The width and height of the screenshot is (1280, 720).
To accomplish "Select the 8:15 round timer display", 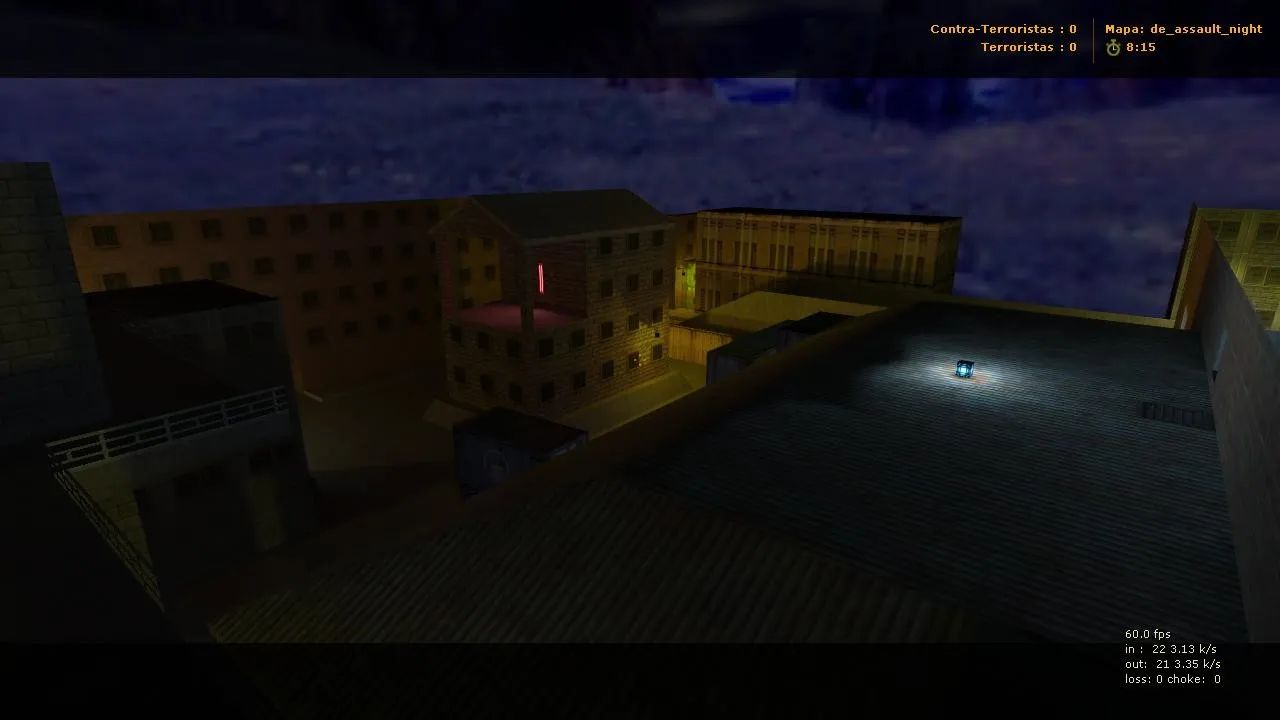I will click(x=1140, y=47).
